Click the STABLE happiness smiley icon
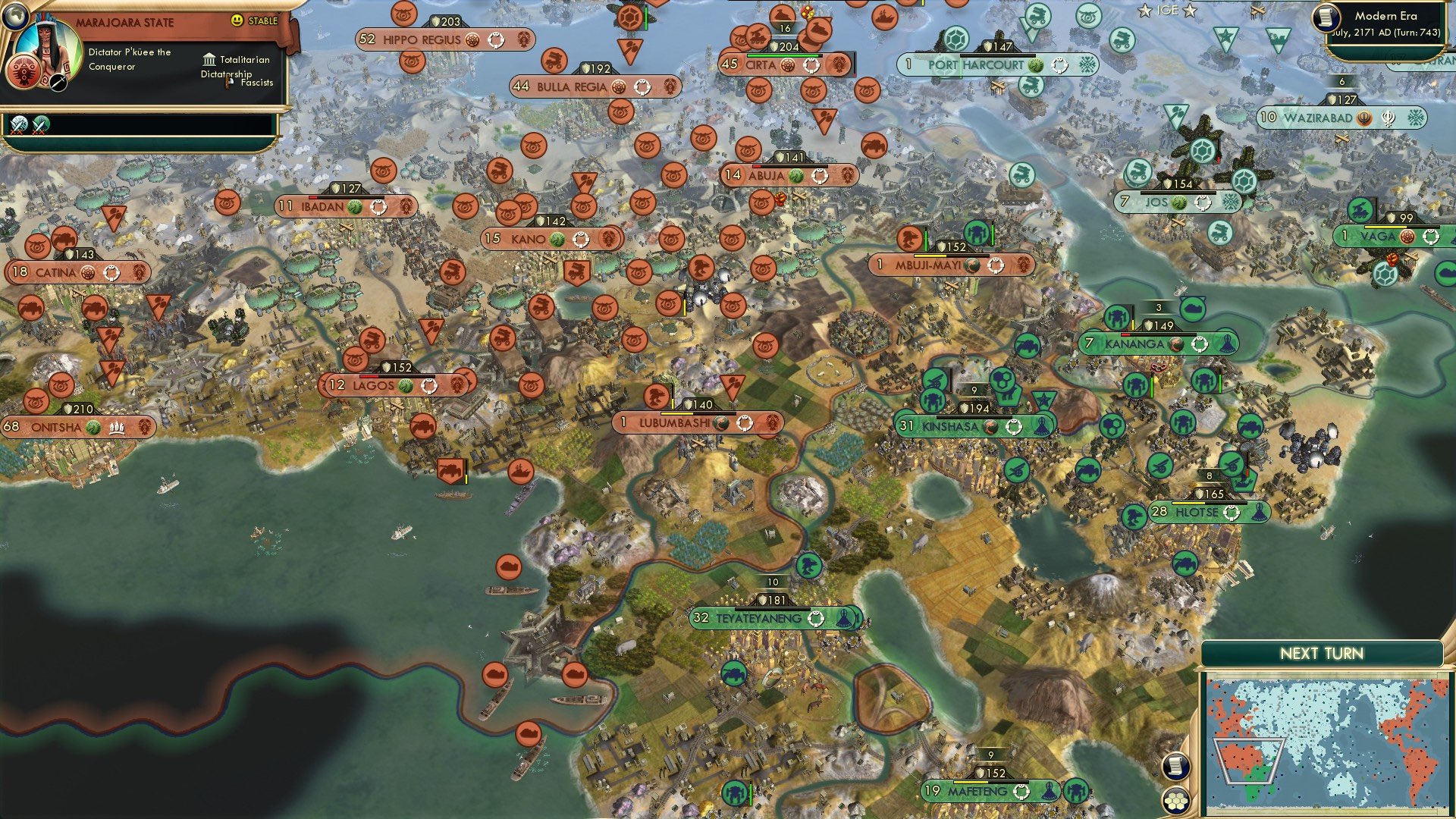Image resolution: width=1456 pixels, height=819 pixels. pos(236,20)
